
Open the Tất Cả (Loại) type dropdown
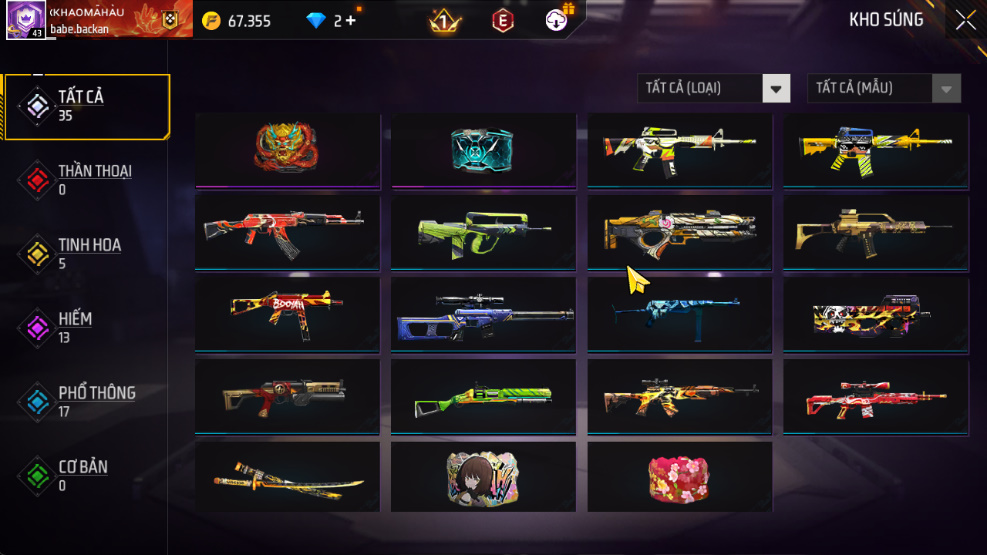714,88
